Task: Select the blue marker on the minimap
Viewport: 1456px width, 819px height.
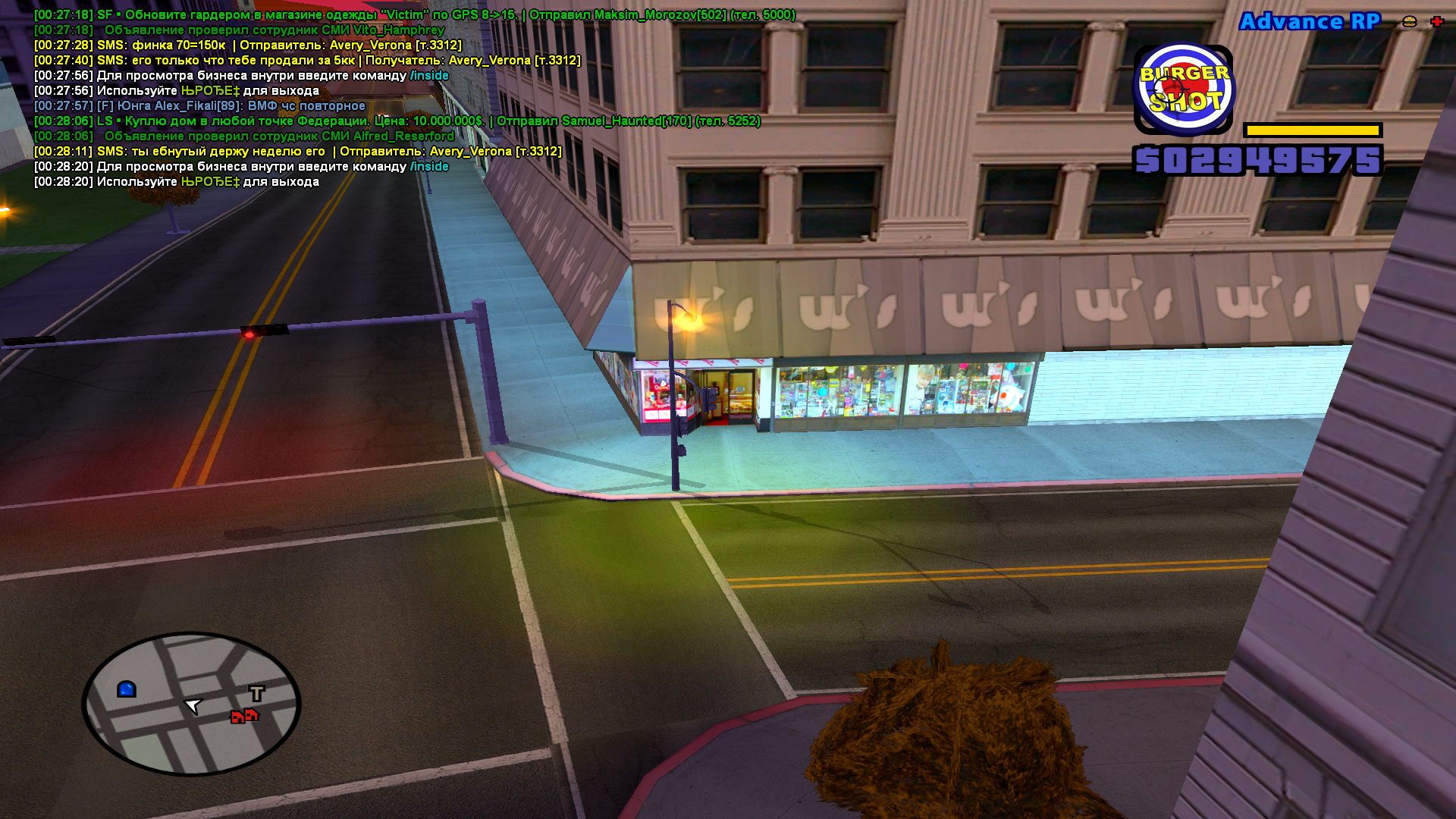Action: tap(127, 689)
